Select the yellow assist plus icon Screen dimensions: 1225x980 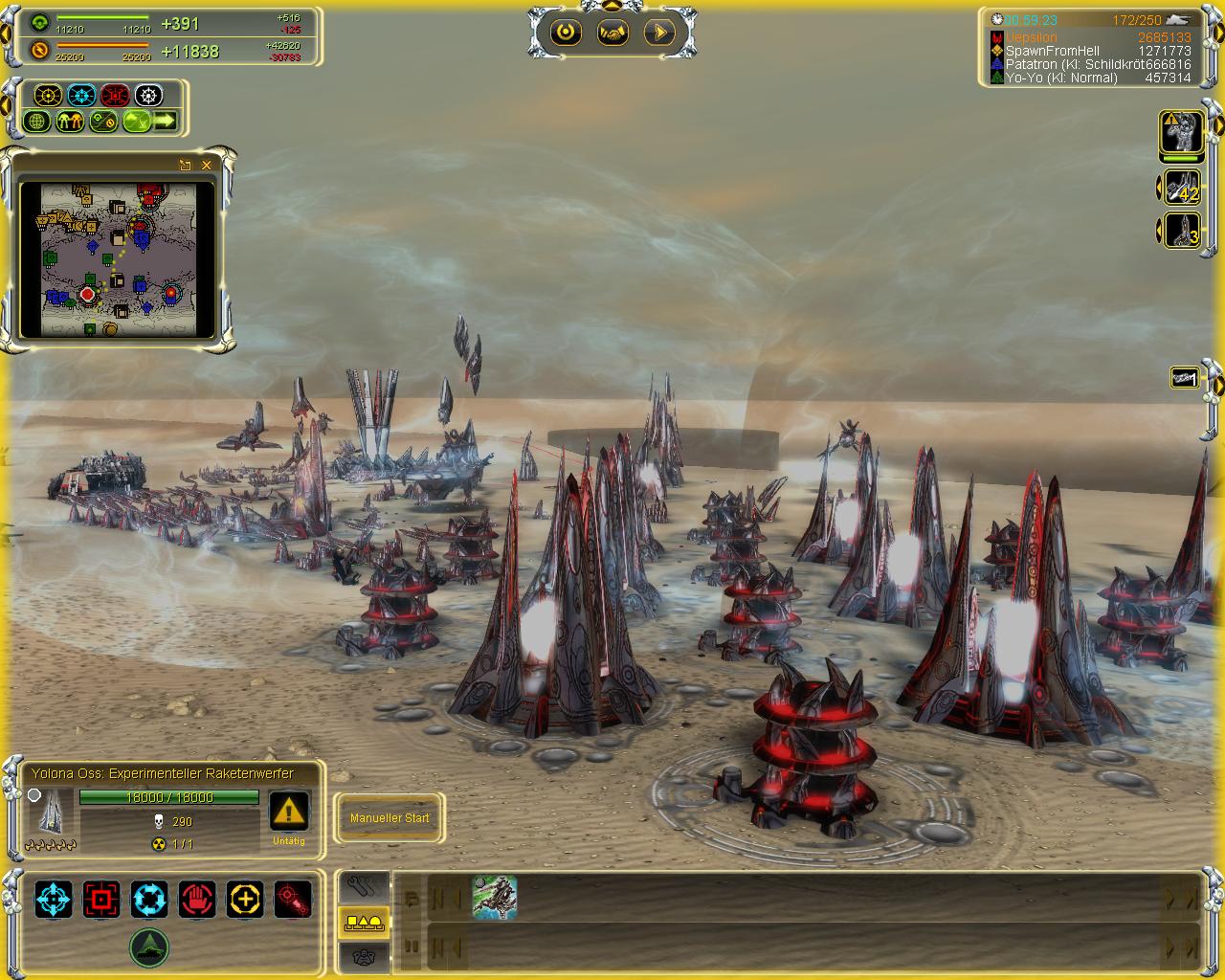(x=245, y=900)
